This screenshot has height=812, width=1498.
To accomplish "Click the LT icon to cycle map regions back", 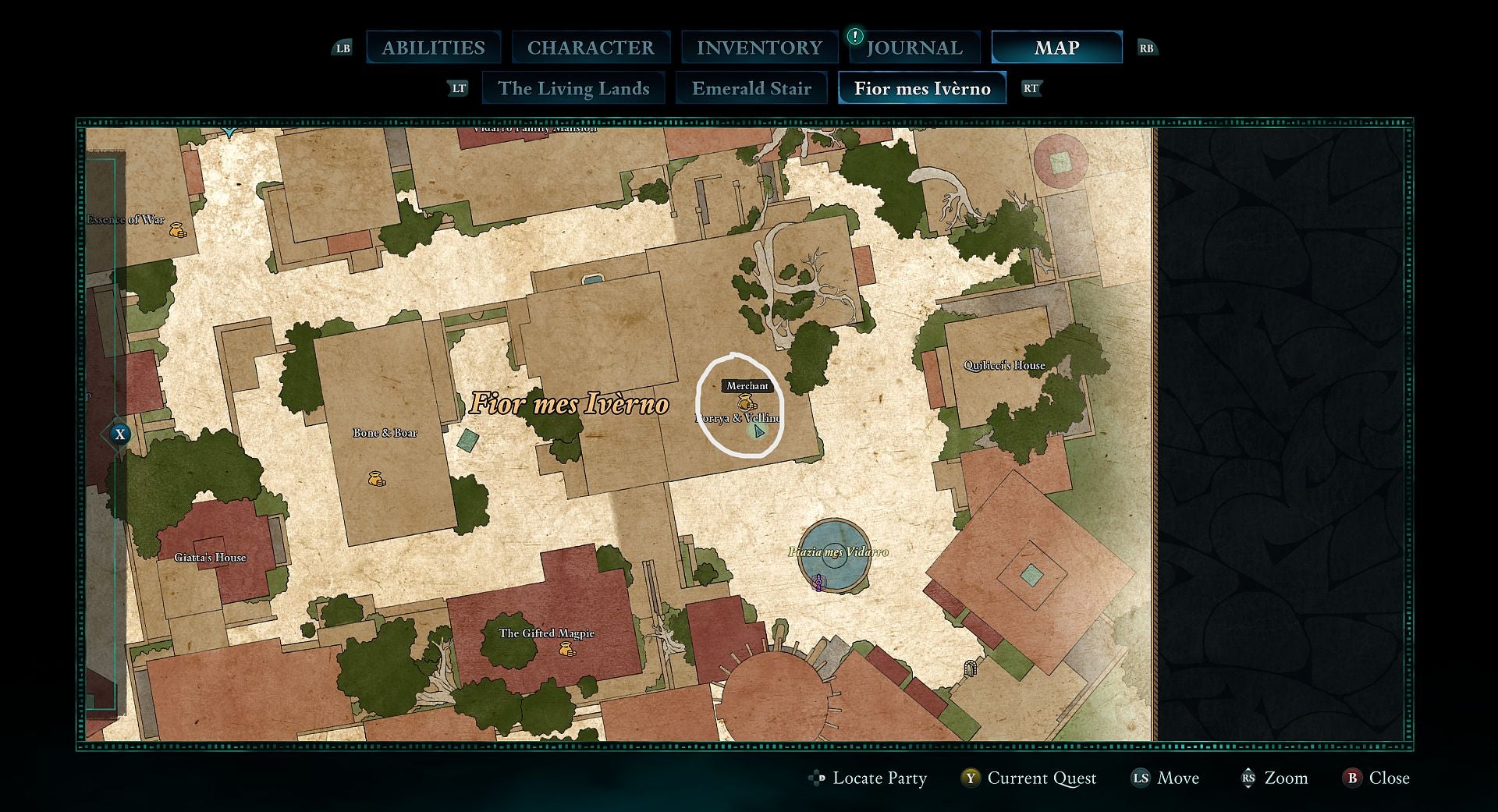I will tap(459, 88).
